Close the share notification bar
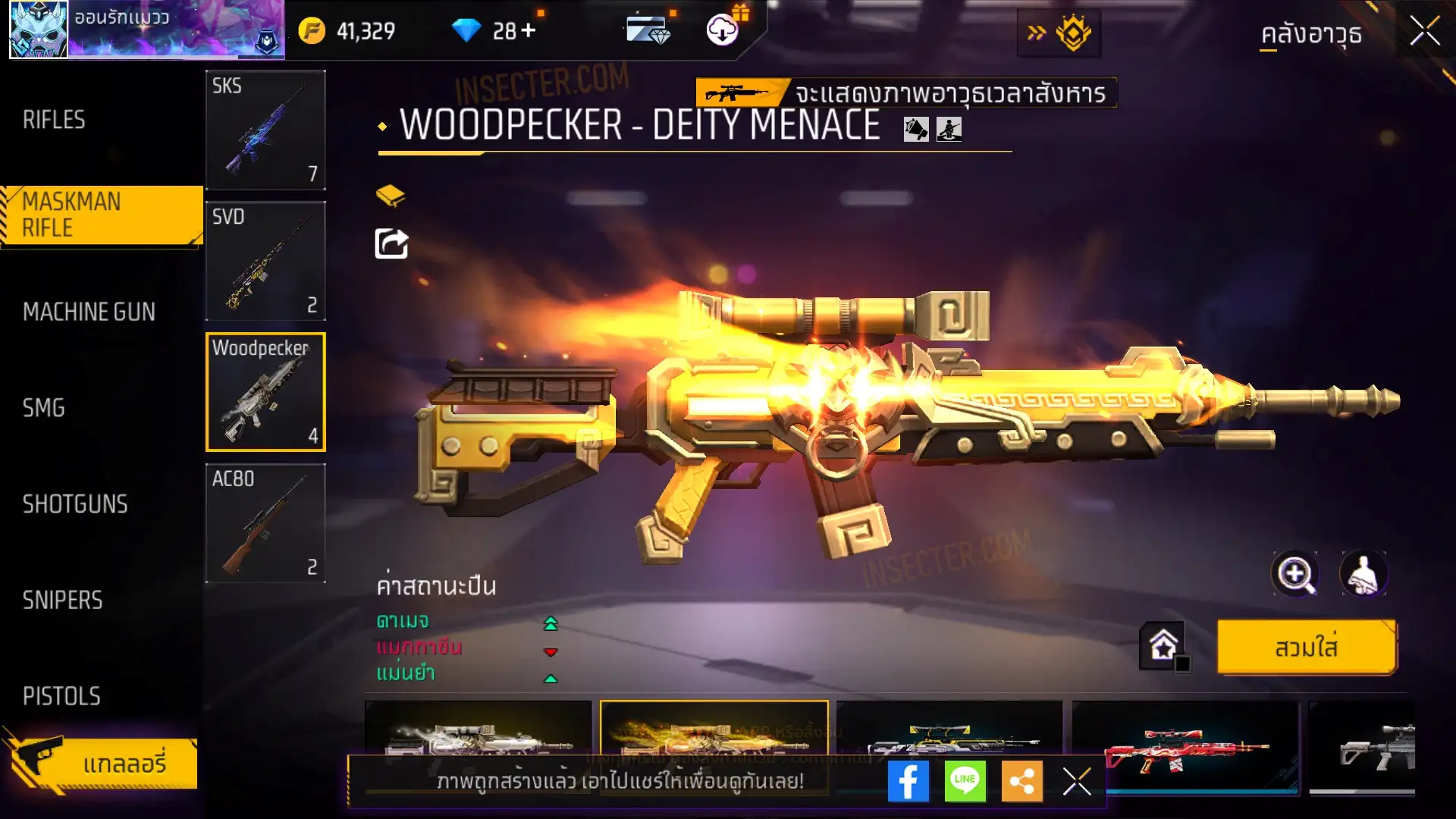The height and width of the screenshot is (819, 1456). [1077, 781]
